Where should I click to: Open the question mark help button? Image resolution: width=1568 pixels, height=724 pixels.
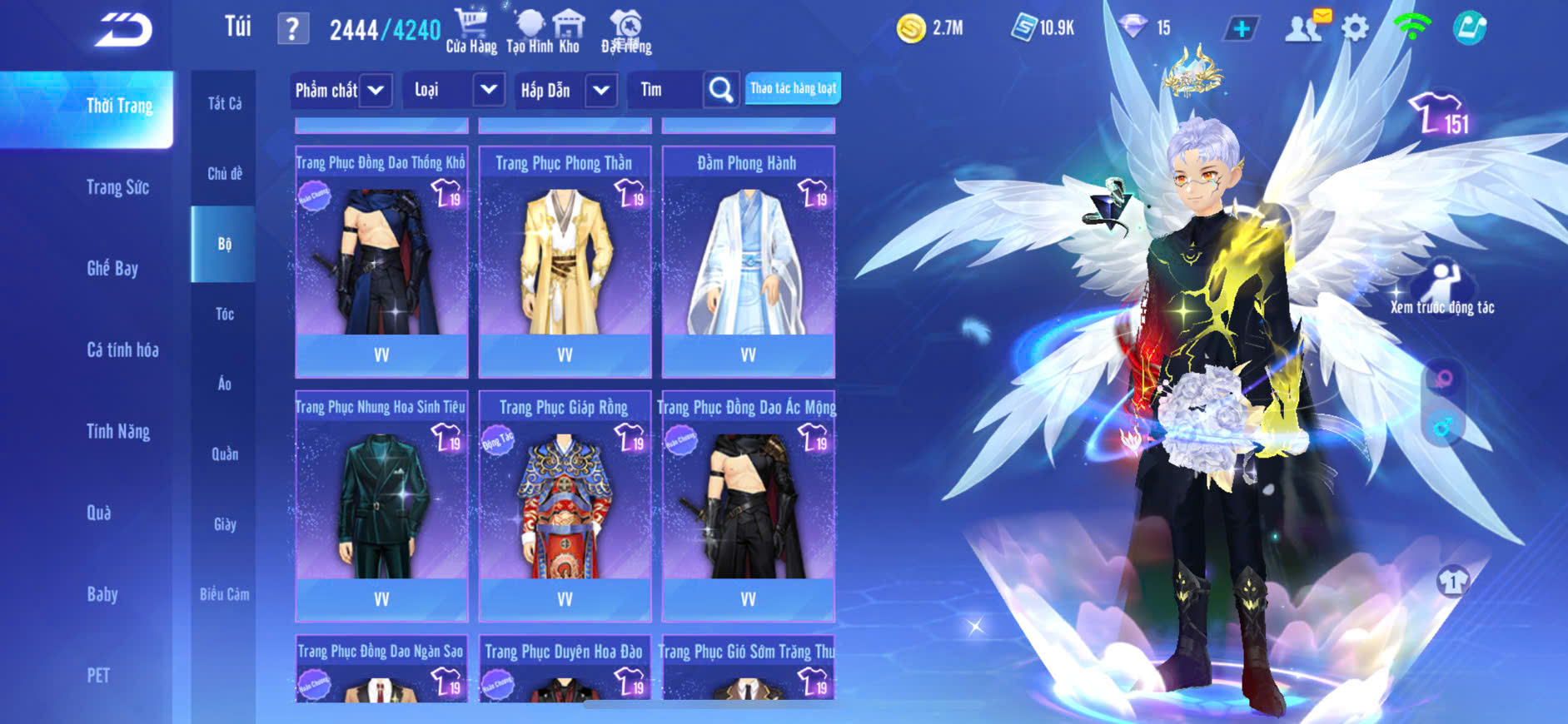[292, 29]
